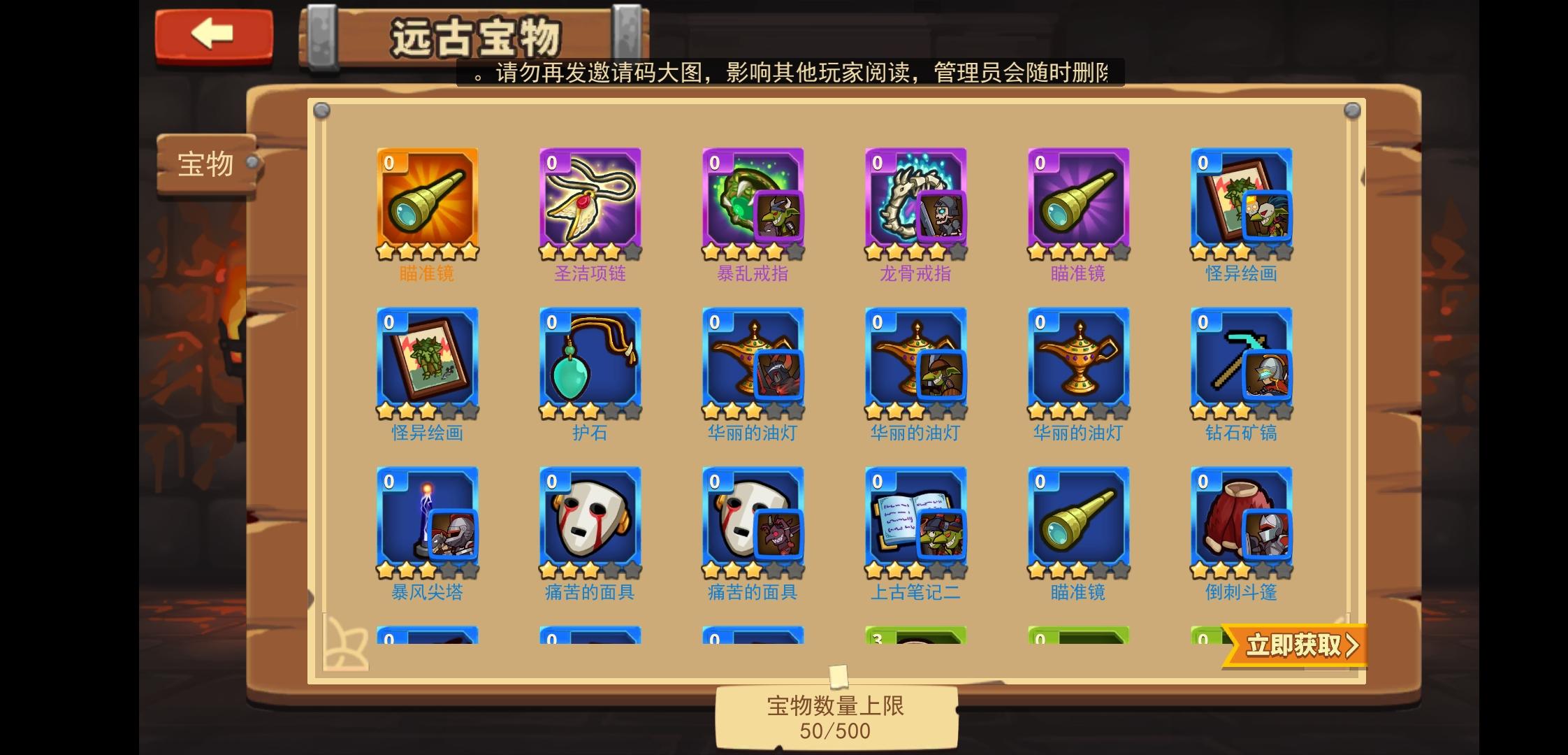Screen dimensions: 1568x755
Task: Switch to the 宝物 side tab
Action: point(206,165)
